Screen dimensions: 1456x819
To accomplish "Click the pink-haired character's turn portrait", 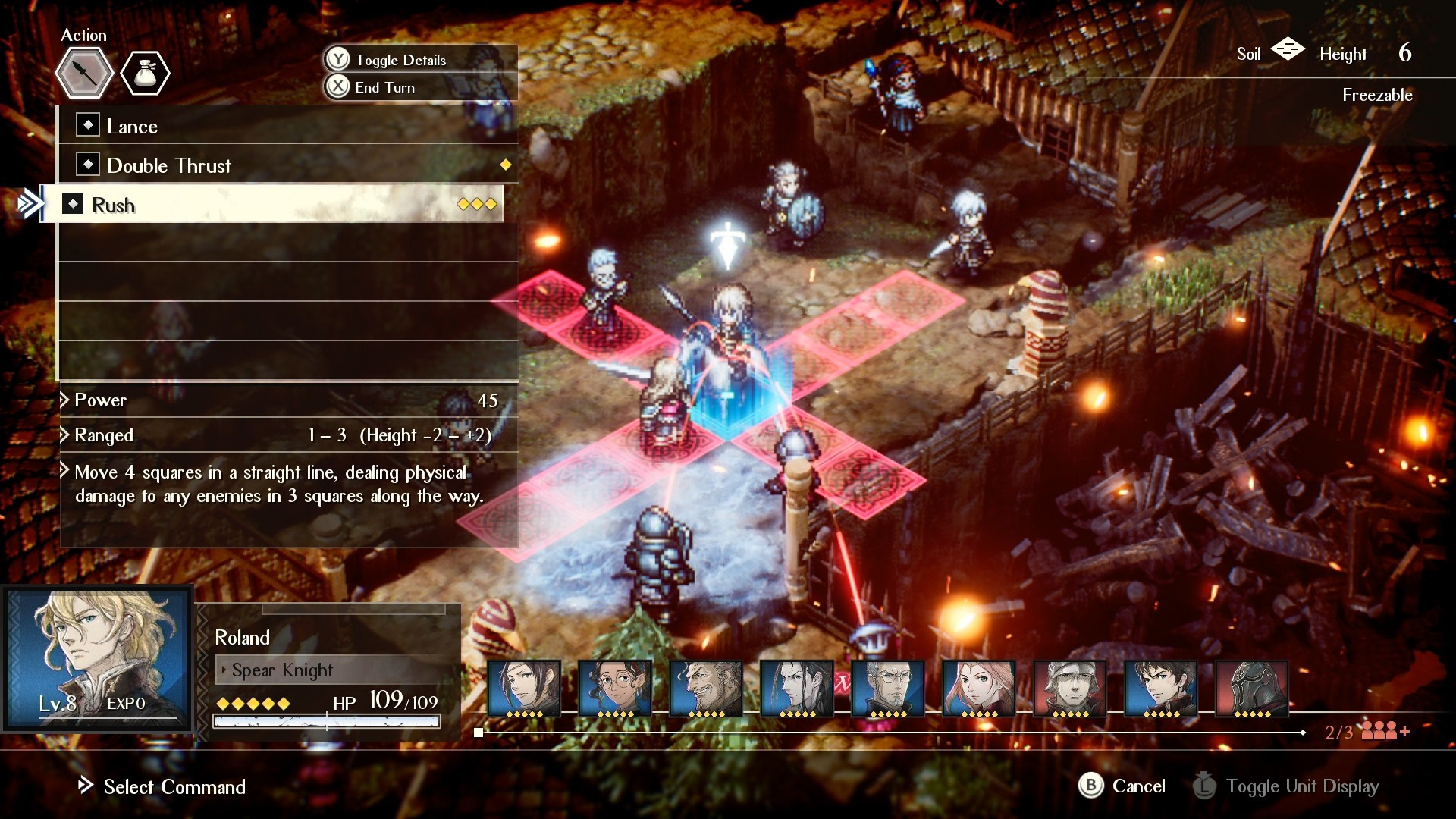I will [977, 687].
